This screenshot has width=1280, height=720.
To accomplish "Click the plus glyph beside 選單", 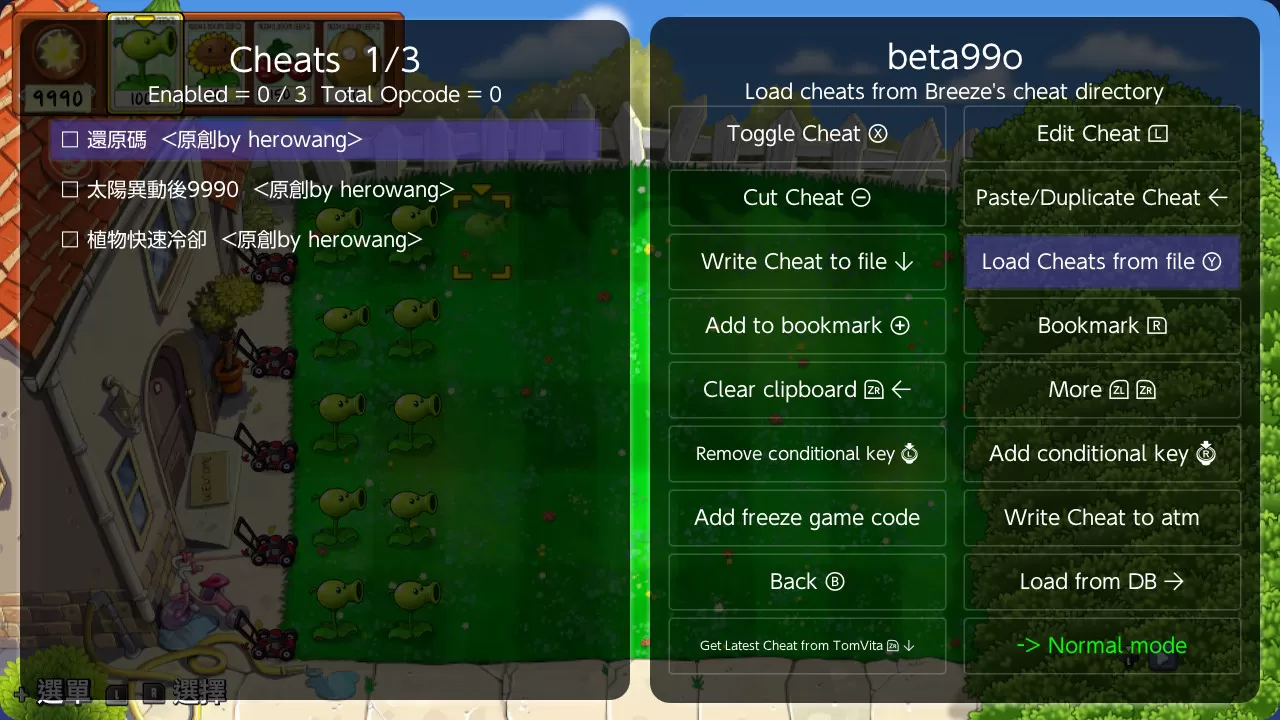I will click(20, 693).
